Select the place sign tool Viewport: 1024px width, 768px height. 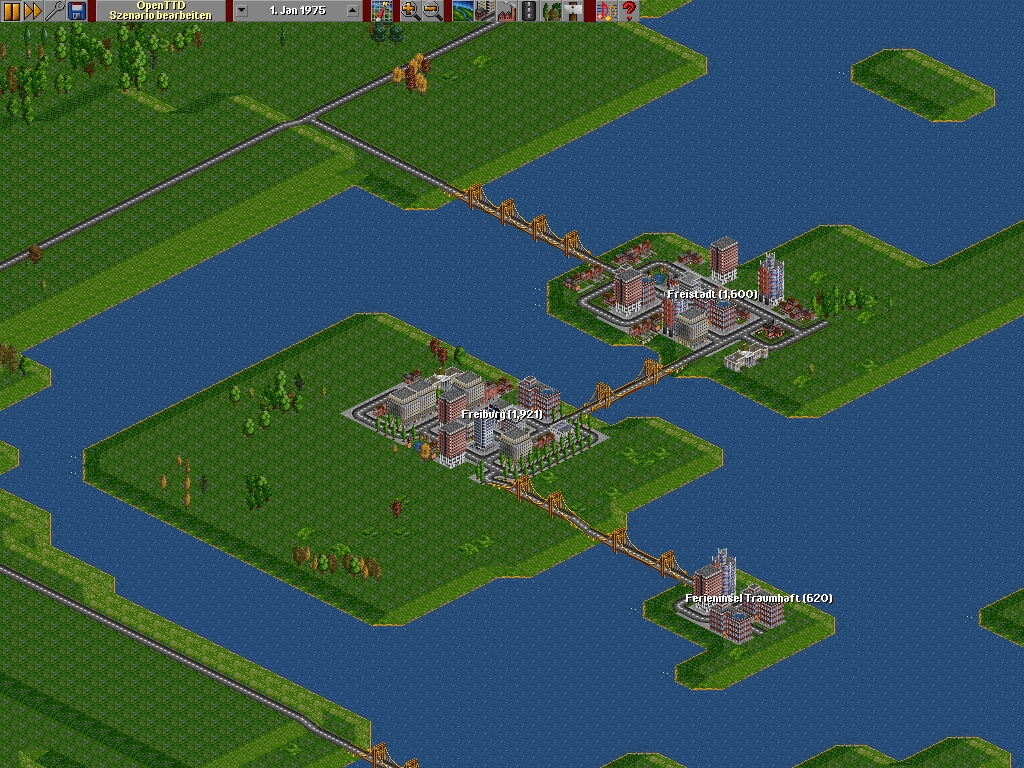click(573, 11)
